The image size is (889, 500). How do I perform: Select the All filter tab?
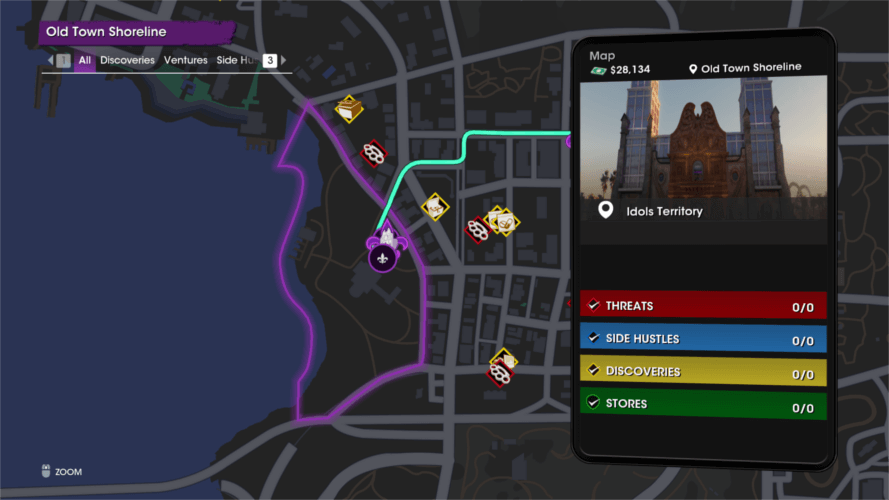pos(85,61)
